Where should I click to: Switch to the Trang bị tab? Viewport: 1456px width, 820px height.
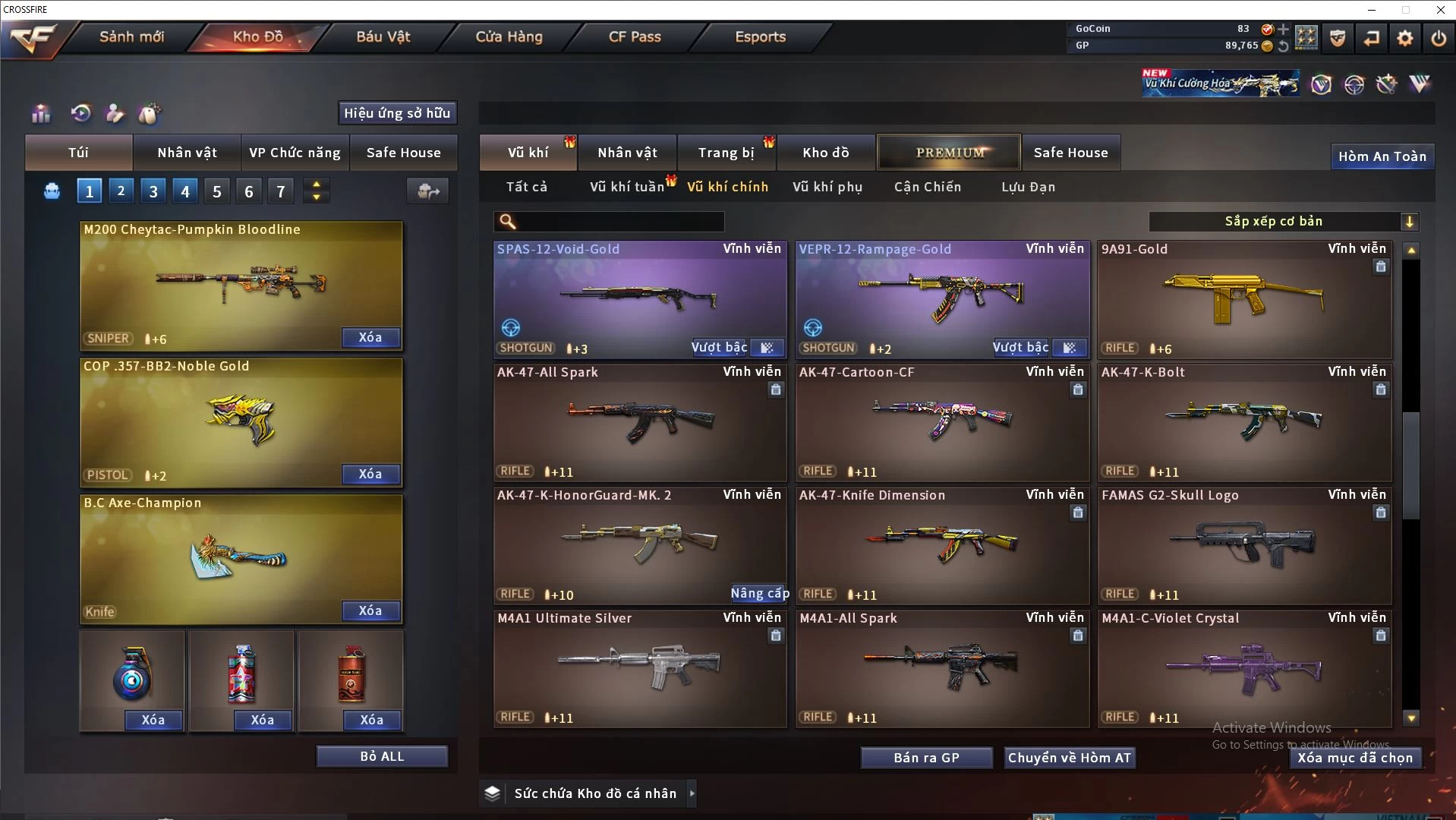[726, 153]
